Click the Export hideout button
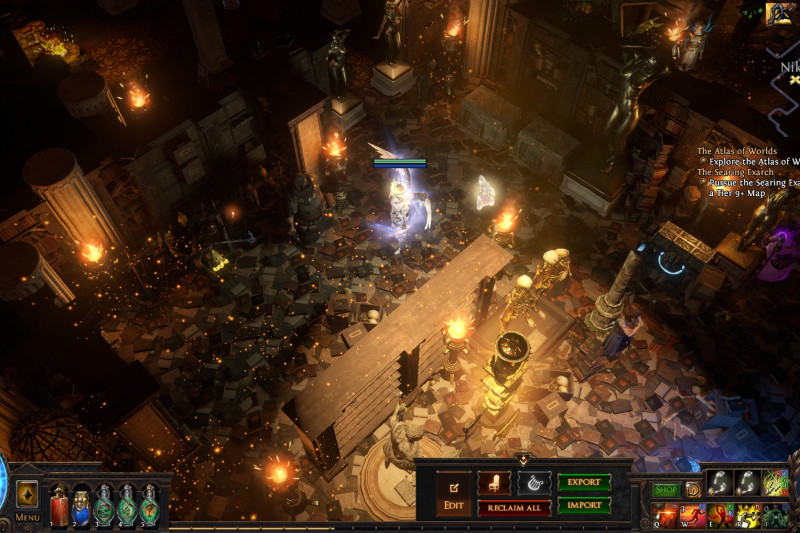 [x=584, y=483]
